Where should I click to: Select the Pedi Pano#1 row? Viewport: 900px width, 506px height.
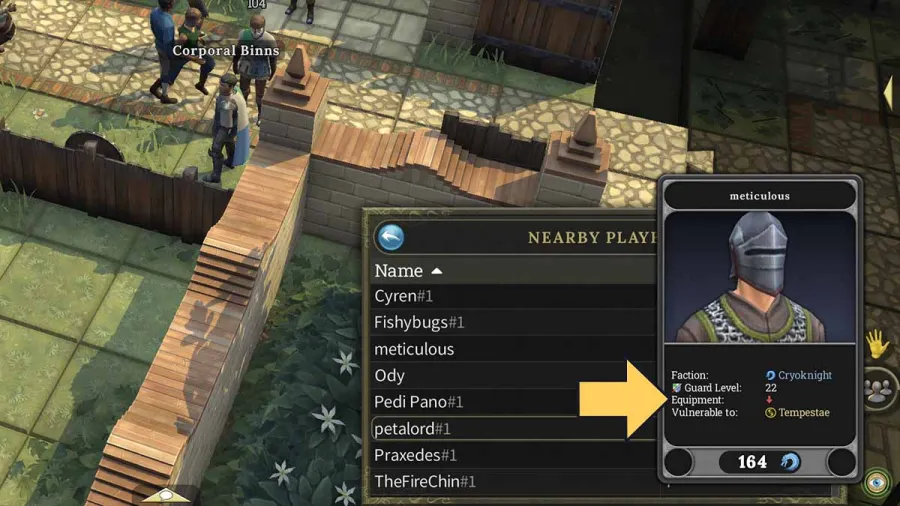[x=419, y=402]
